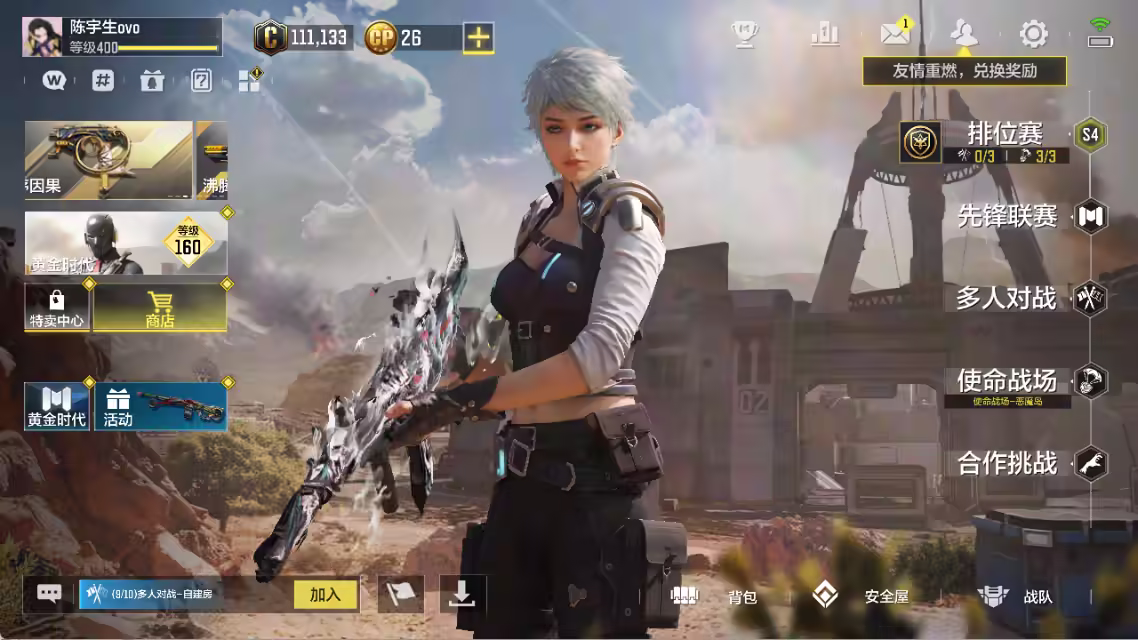1138x640 pixels.
Task: Open the friends icon
Action: click(x=964, y=34)
